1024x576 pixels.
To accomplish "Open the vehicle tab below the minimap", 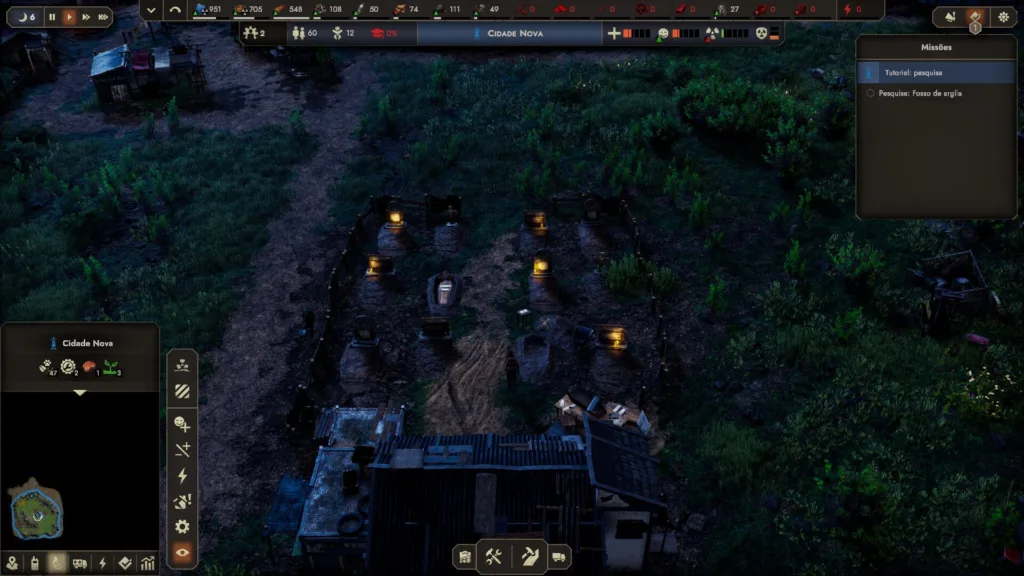I will 79,563.
